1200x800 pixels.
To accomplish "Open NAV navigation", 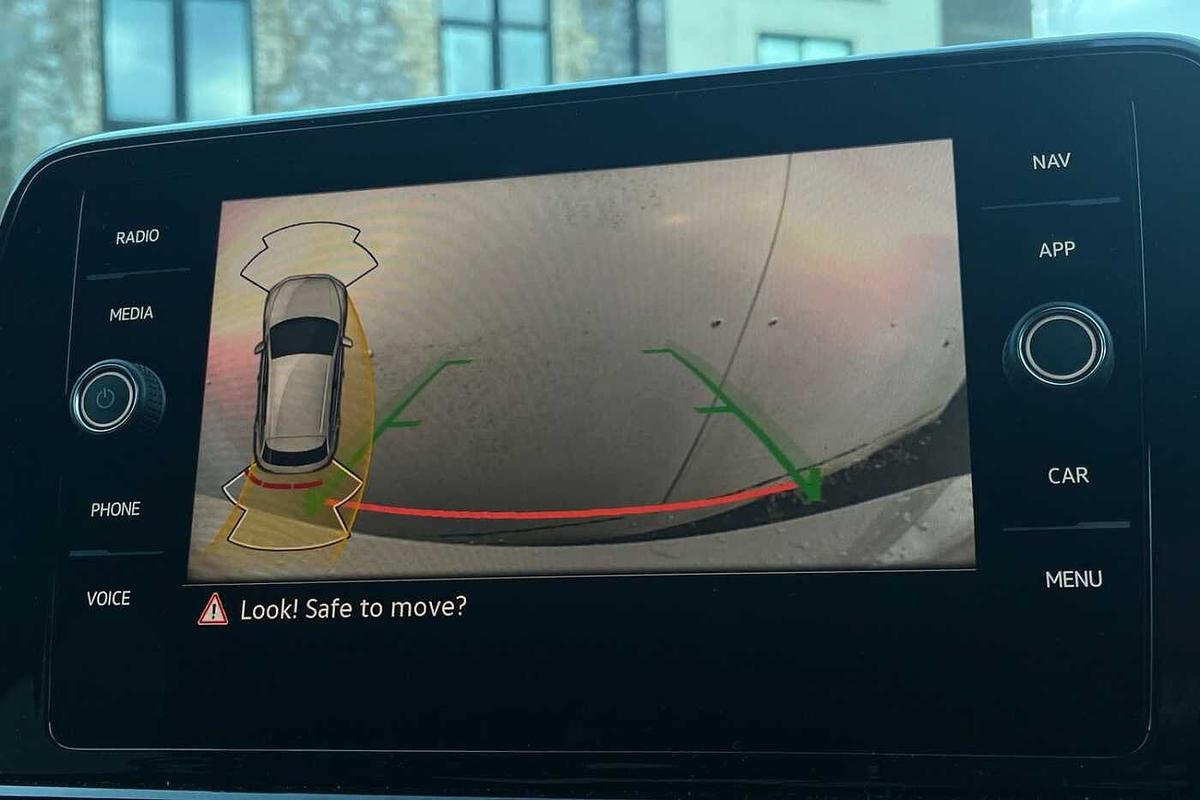I will [x=1051, y=161].
